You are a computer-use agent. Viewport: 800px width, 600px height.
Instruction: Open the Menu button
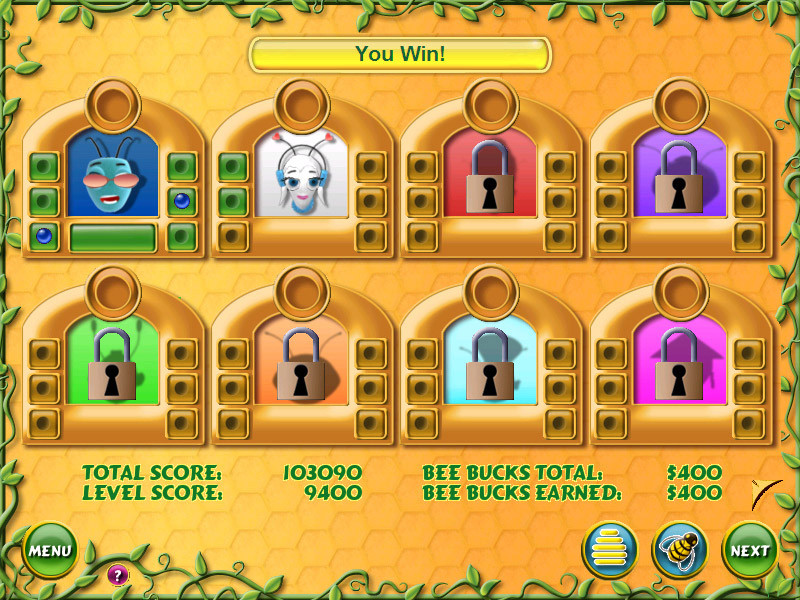(x=49, y=550)
